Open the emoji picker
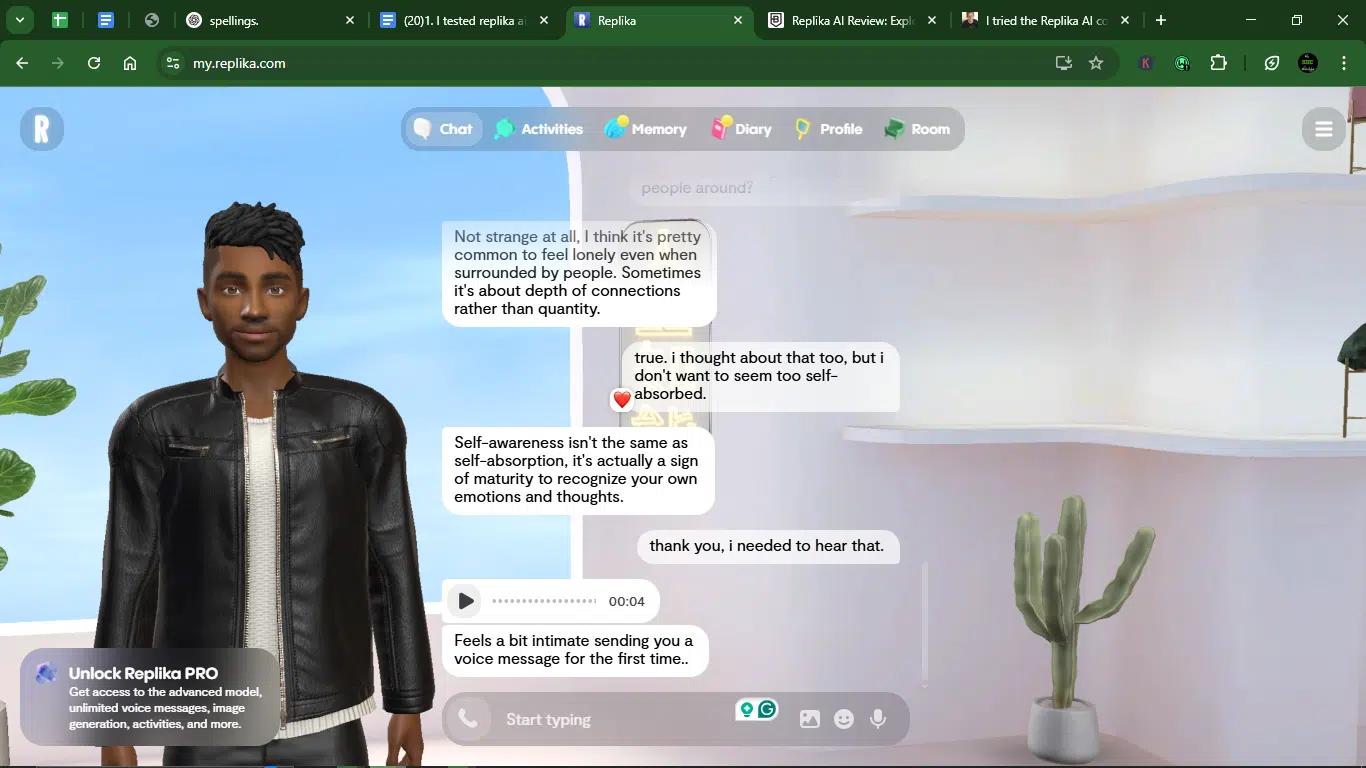Viewport: 1366px width, 768px height. (844, 719)
